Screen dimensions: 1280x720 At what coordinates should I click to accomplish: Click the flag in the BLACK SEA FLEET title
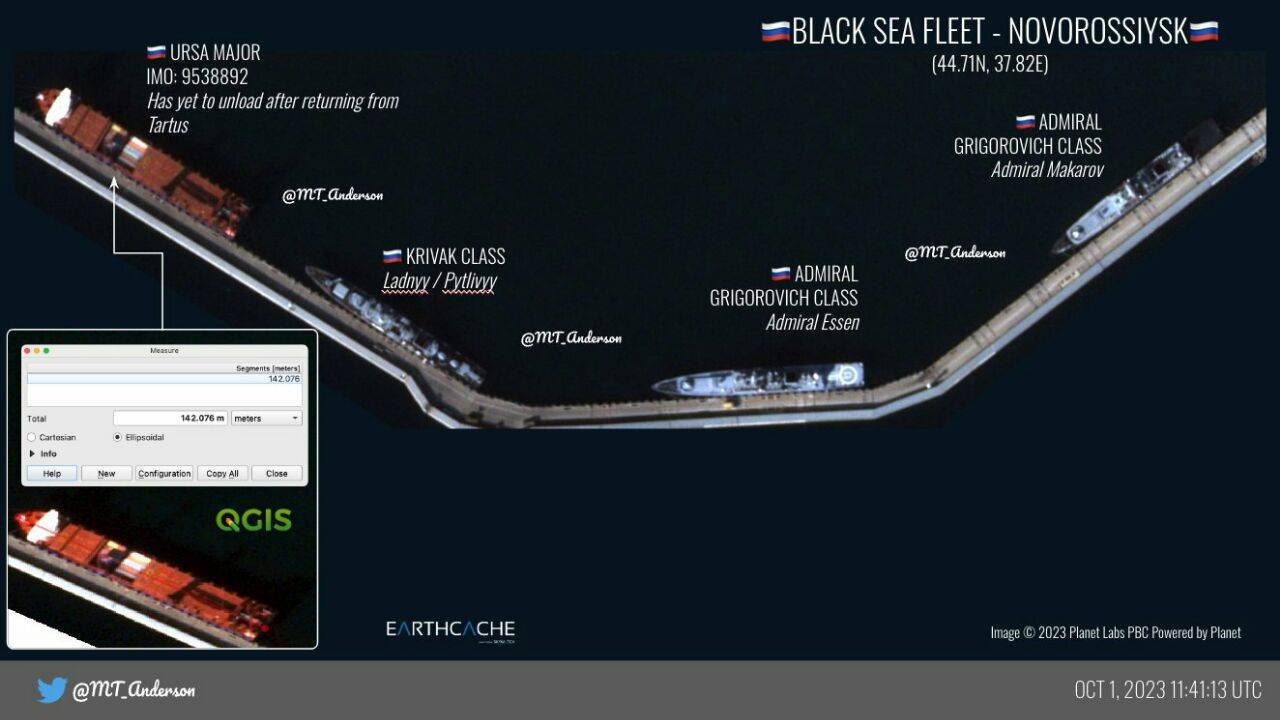[x=775, y=31]
